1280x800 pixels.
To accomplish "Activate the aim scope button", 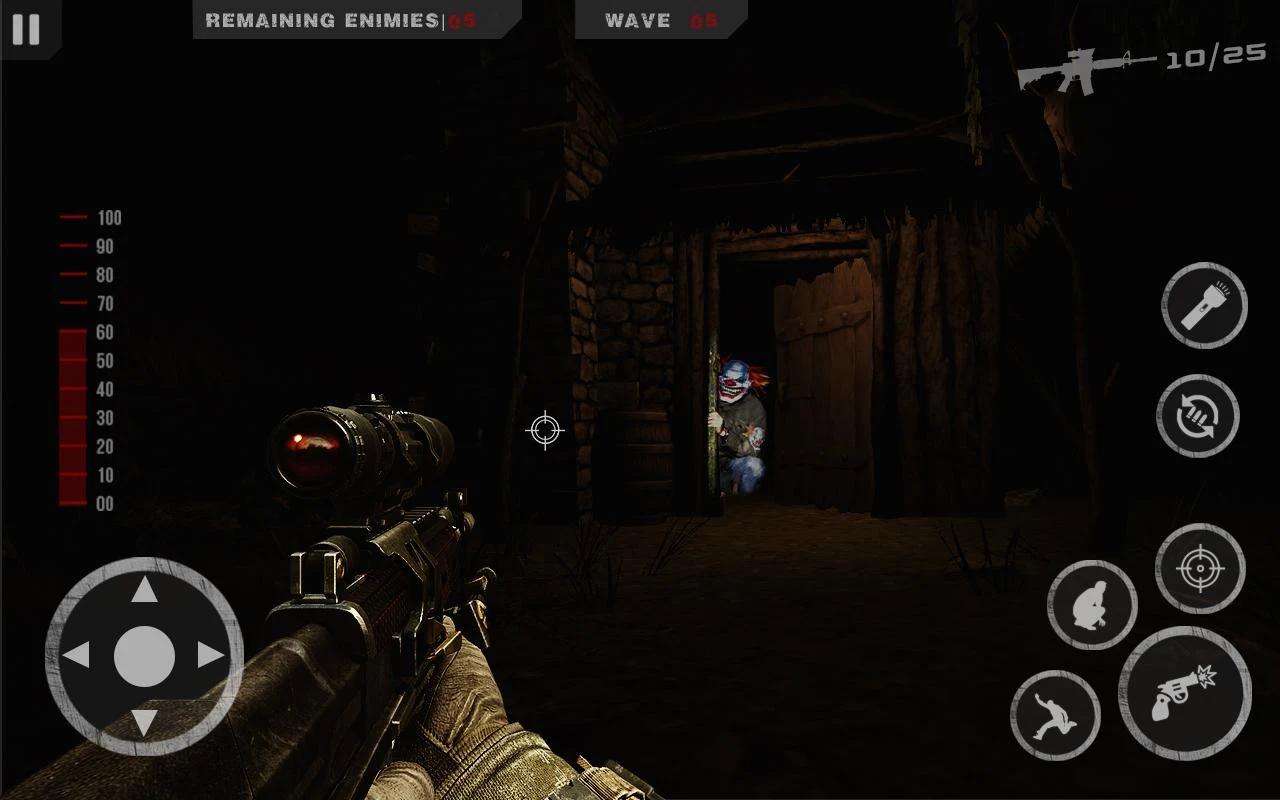I will point(1200,568).
